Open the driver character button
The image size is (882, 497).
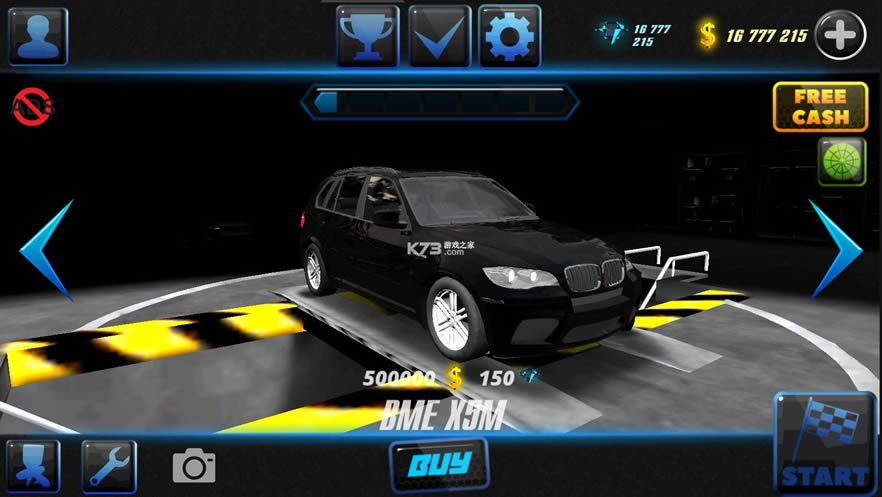[x=33, y=466]
